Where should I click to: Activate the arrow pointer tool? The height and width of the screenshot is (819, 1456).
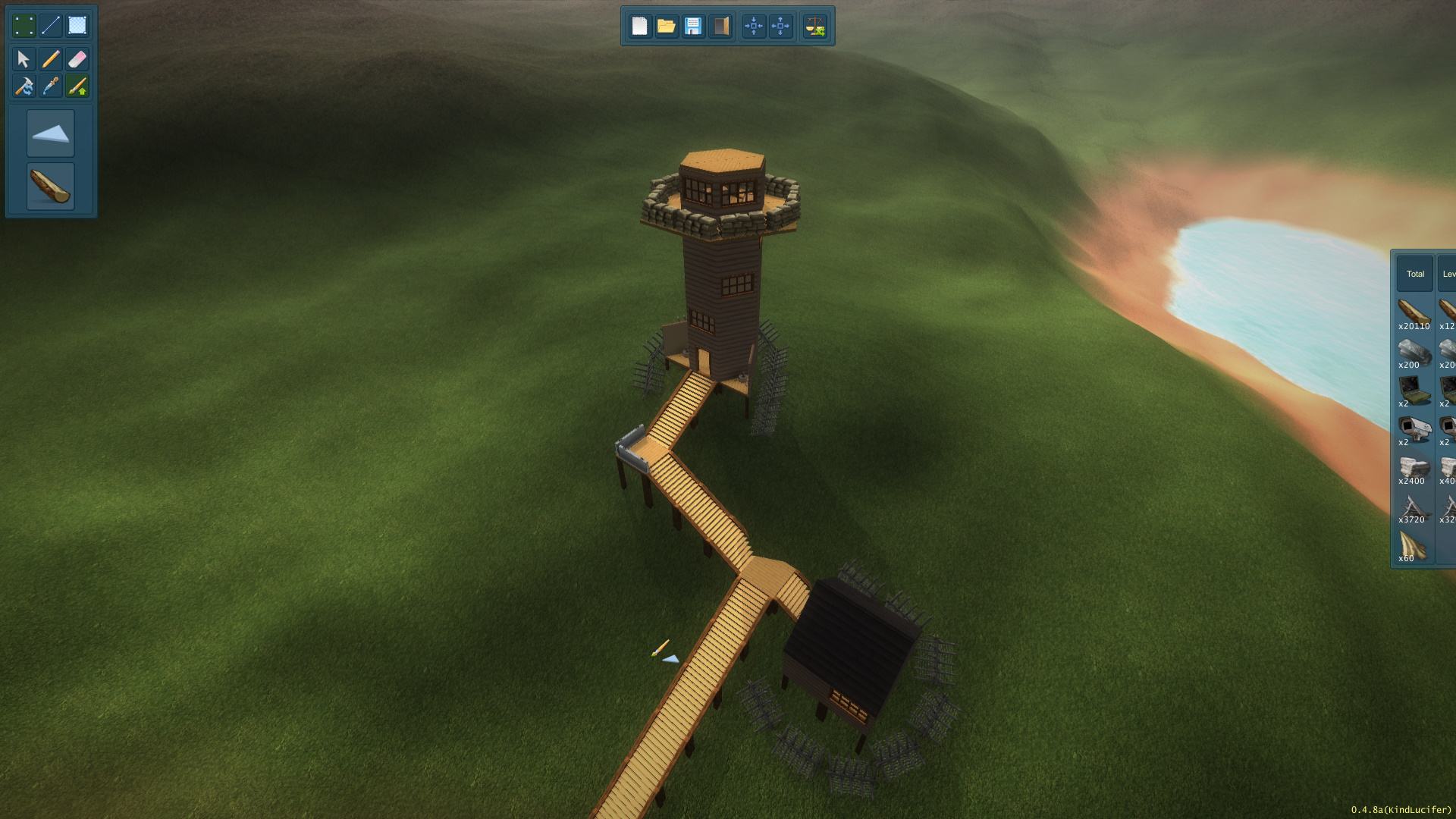pyautogui.click(x=24, y=59)
